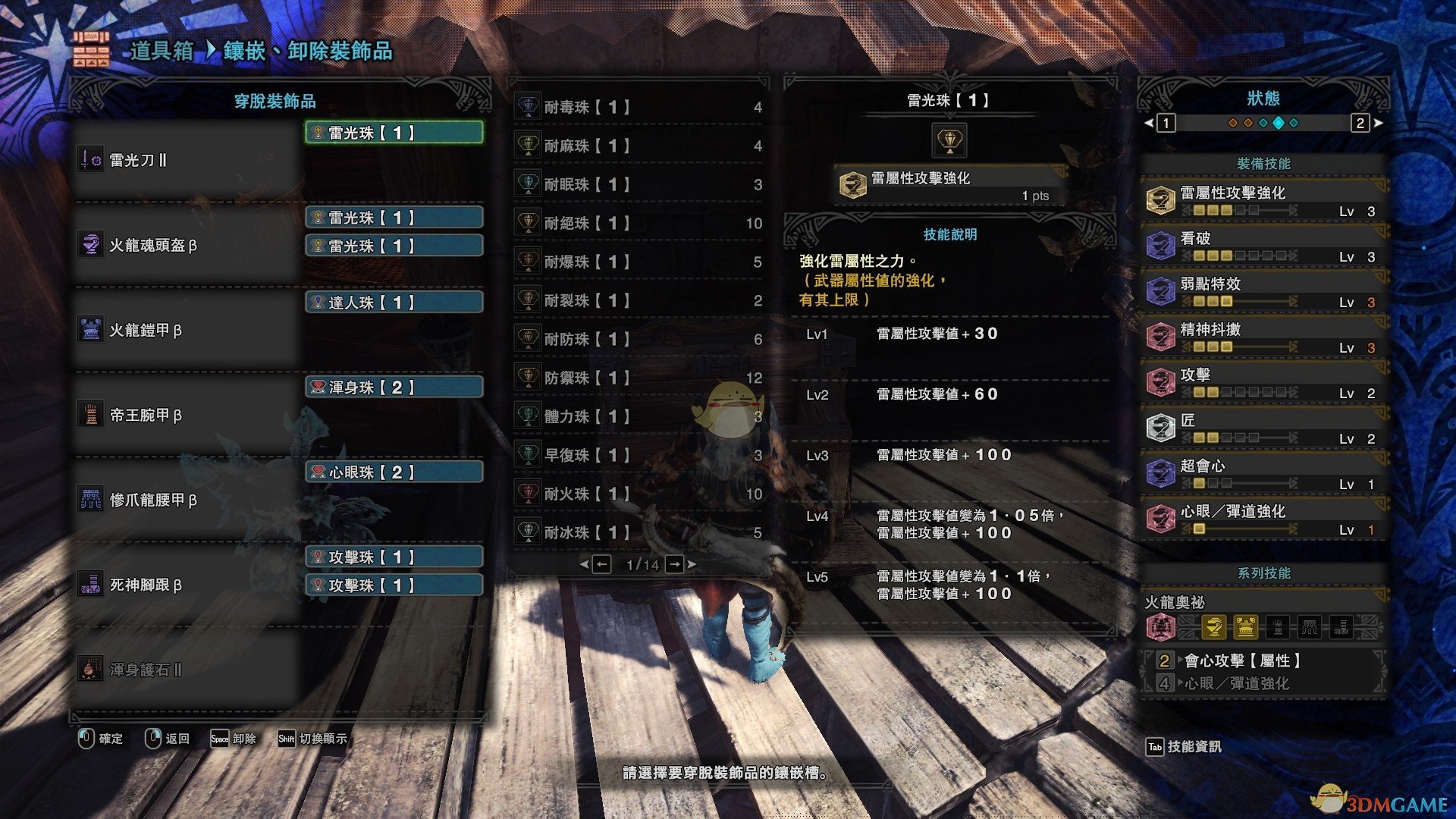Image resolution: width=1456 pixels, height=819 pixels.
Task: Select the 火龍鎧甲β chest armor row
Action: click(x=186, y=330)
